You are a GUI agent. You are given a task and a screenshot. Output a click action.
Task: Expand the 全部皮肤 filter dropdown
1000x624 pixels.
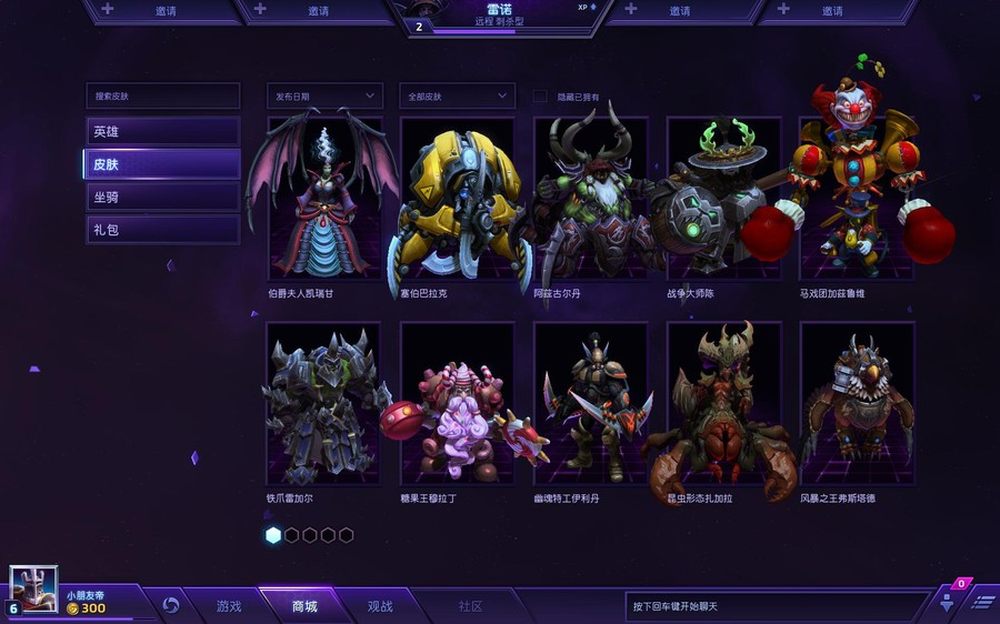pos(457,96)
